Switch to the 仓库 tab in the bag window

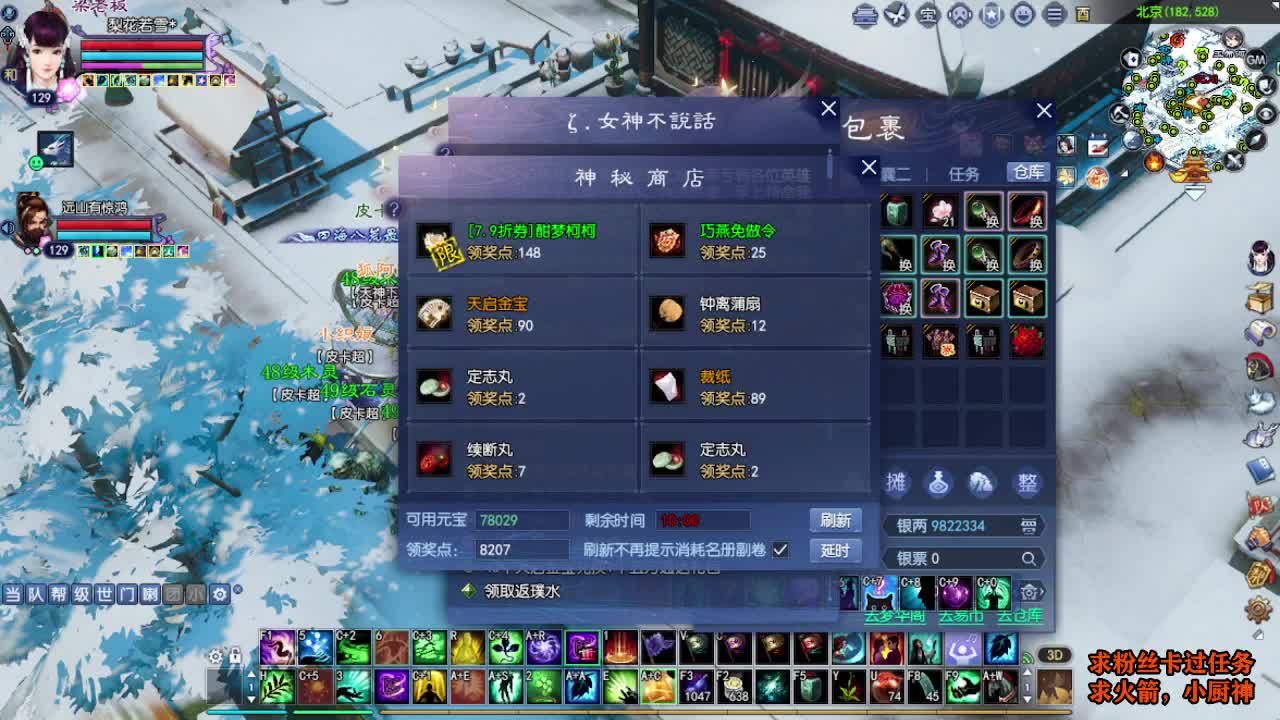coord(1031,172)
